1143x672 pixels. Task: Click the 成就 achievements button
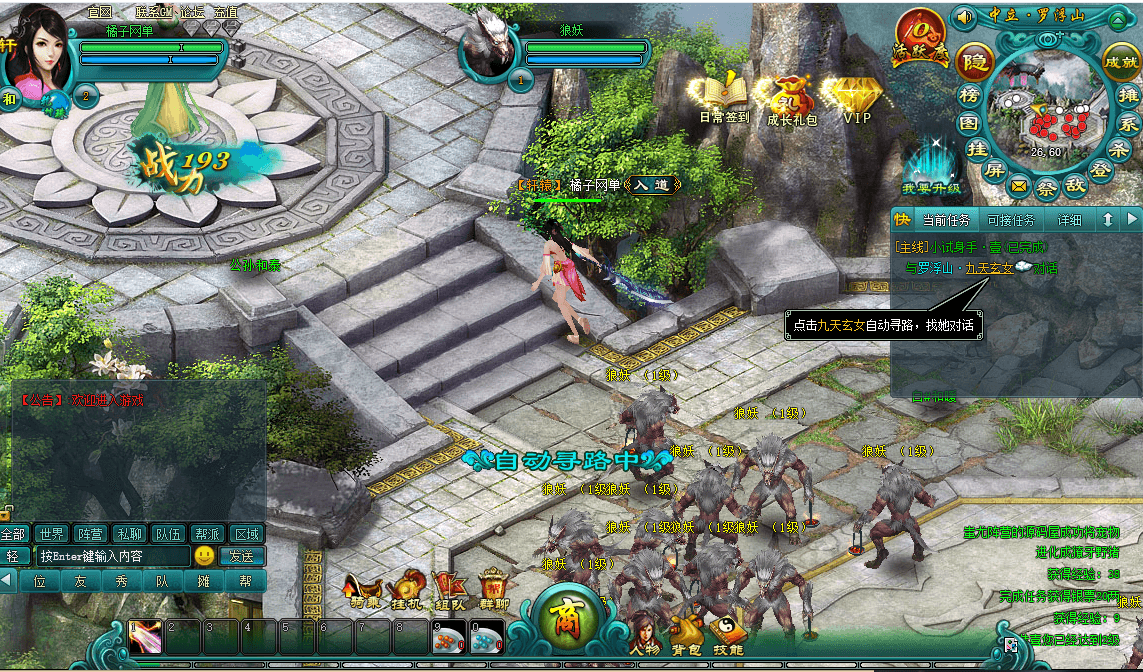tap(1120, 61)
